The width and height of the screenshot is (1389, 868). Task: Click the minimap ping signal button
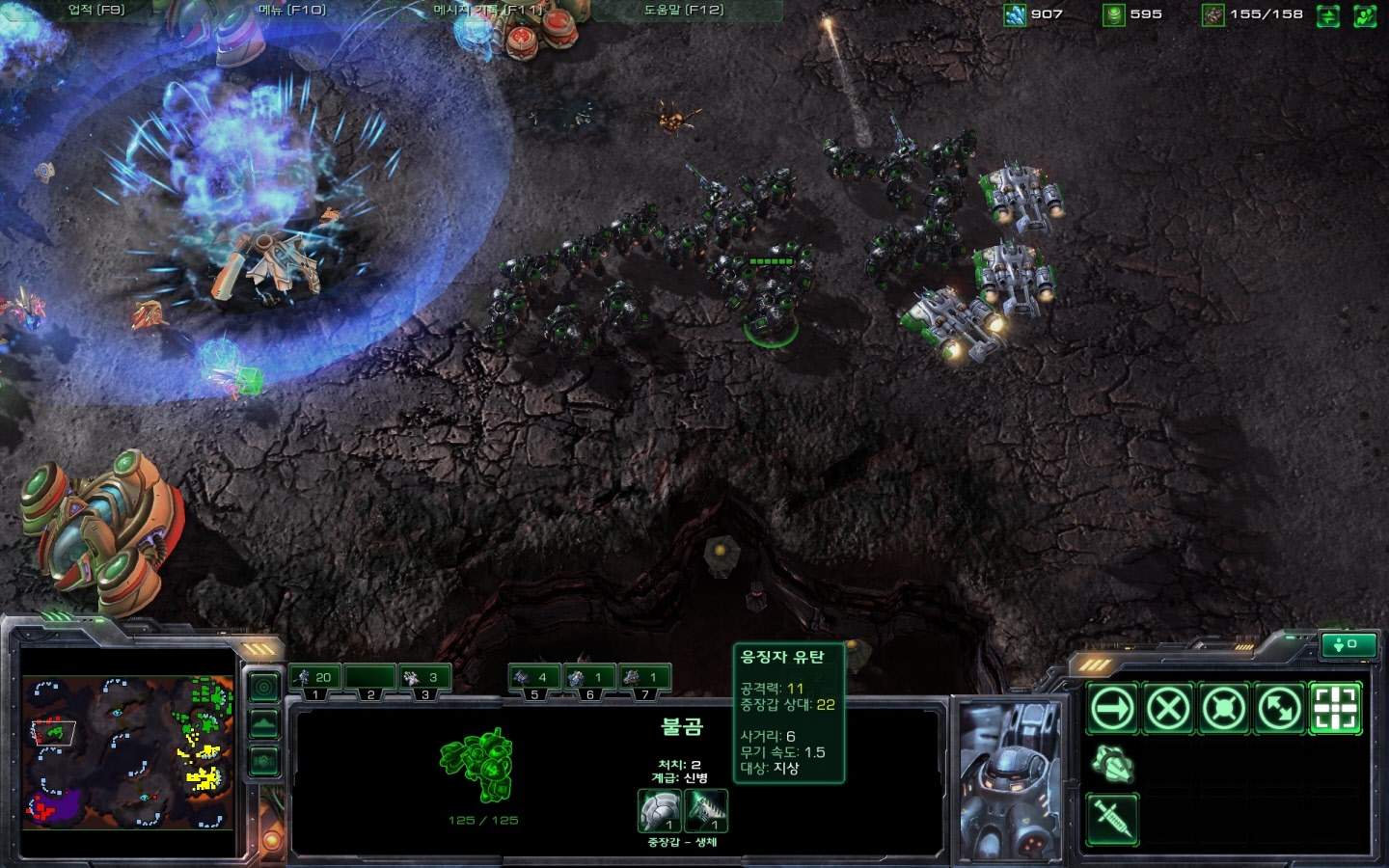[x=264, y=687]
